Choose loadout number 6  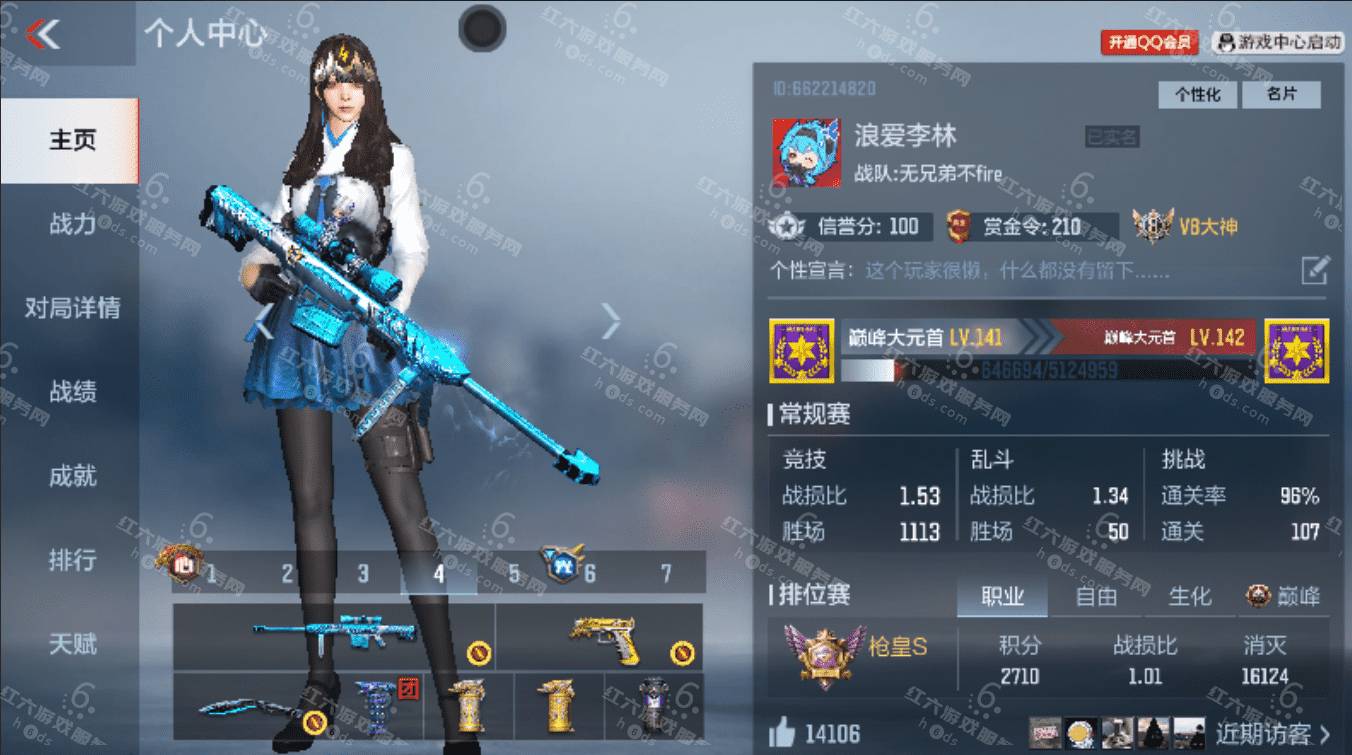(x=589, y=573)
